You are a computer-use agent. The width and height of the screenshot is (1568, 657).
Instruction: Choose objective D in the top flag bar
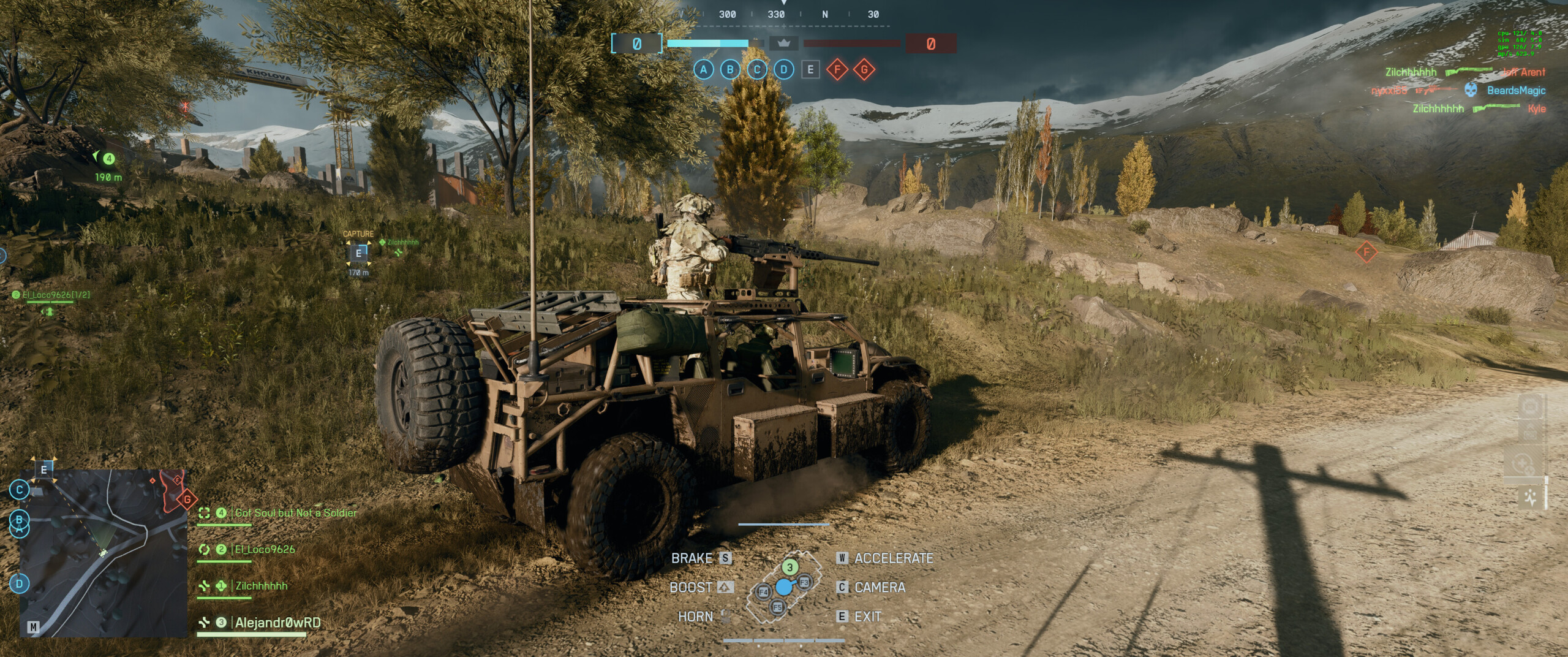pyautogui.click(x=783, y=70)
